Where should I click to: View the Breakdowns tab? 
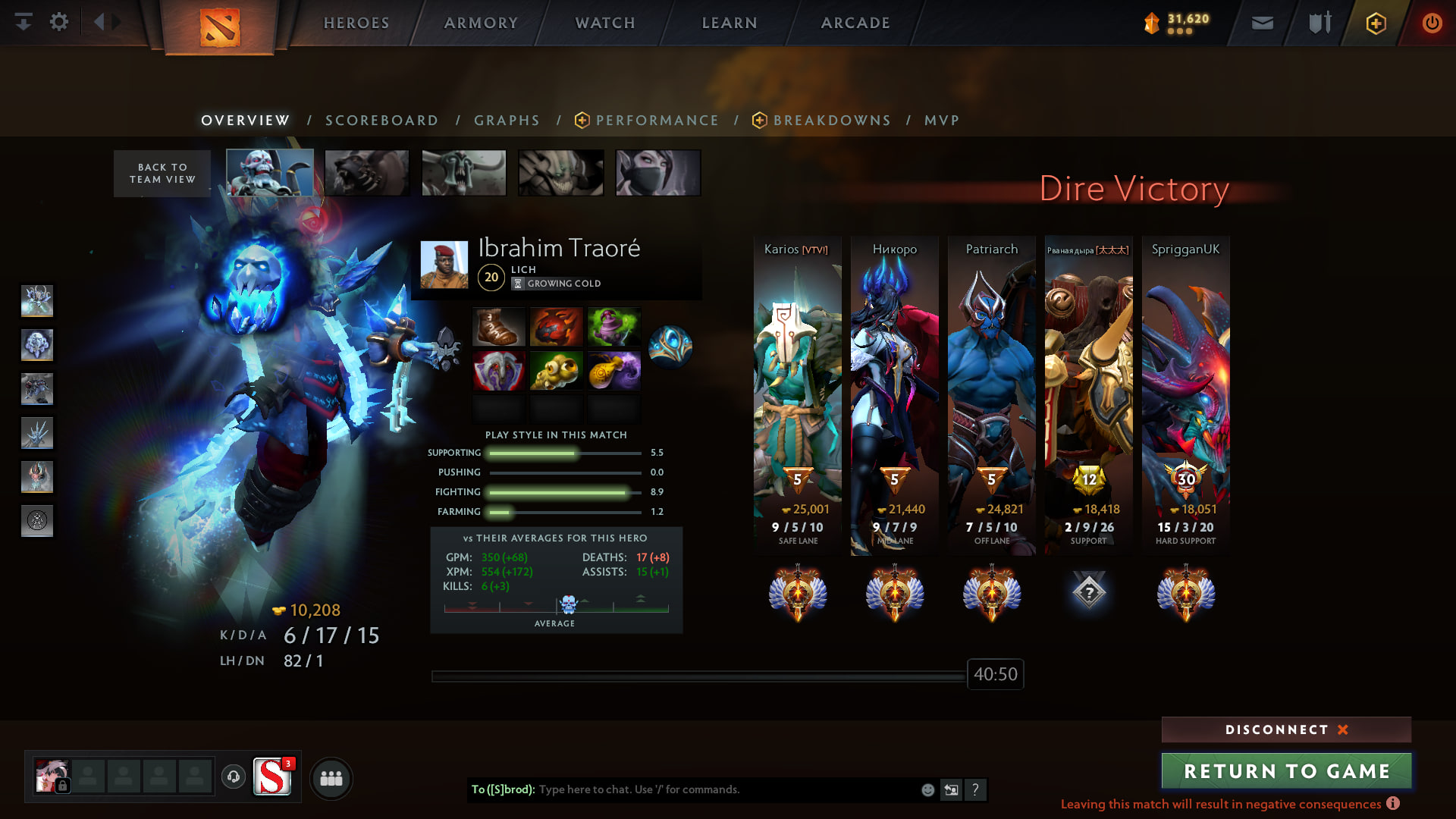[x=831, y=121]
